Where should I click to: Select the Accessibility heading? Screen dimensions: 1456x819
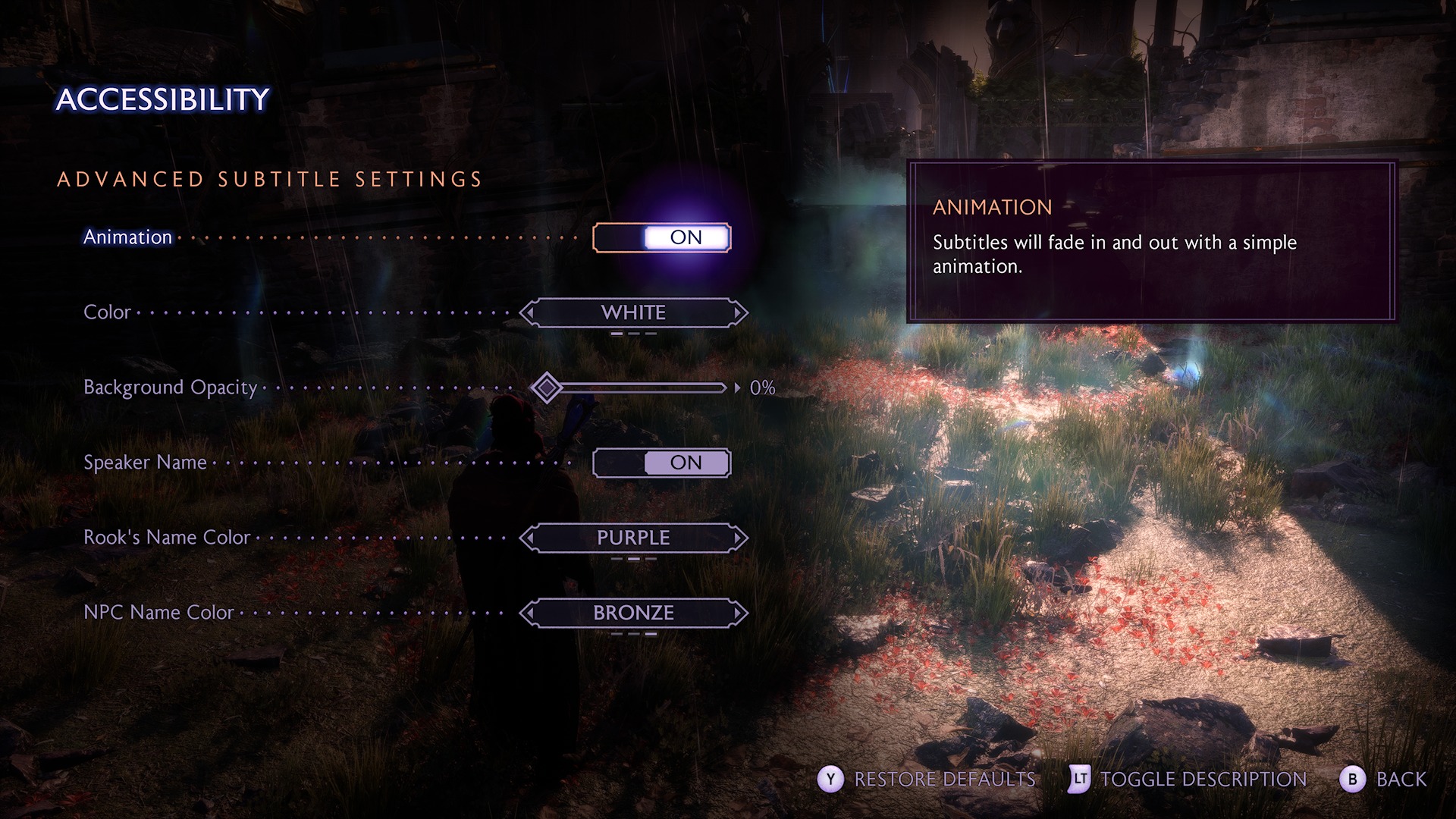[x=163, y=97]
